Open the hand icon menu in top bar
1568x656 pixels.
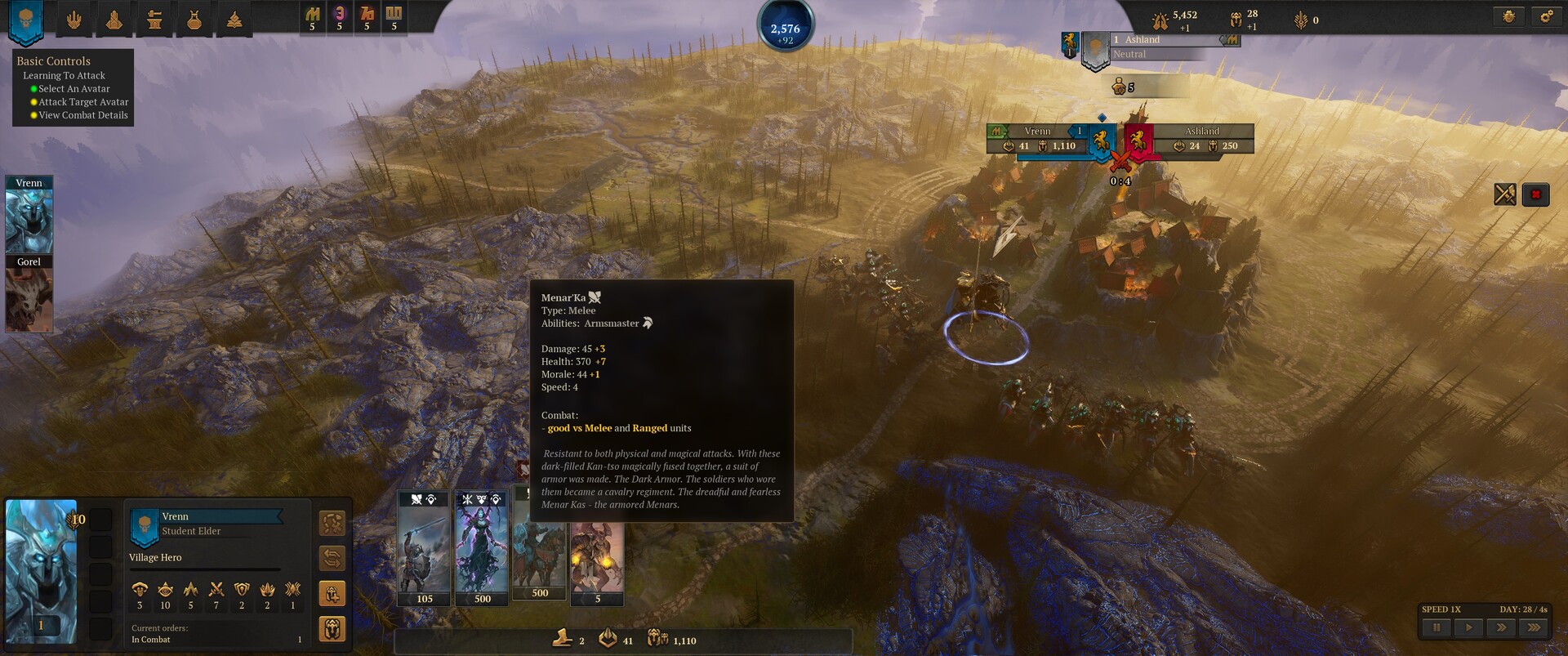click(x=73, y=20)
